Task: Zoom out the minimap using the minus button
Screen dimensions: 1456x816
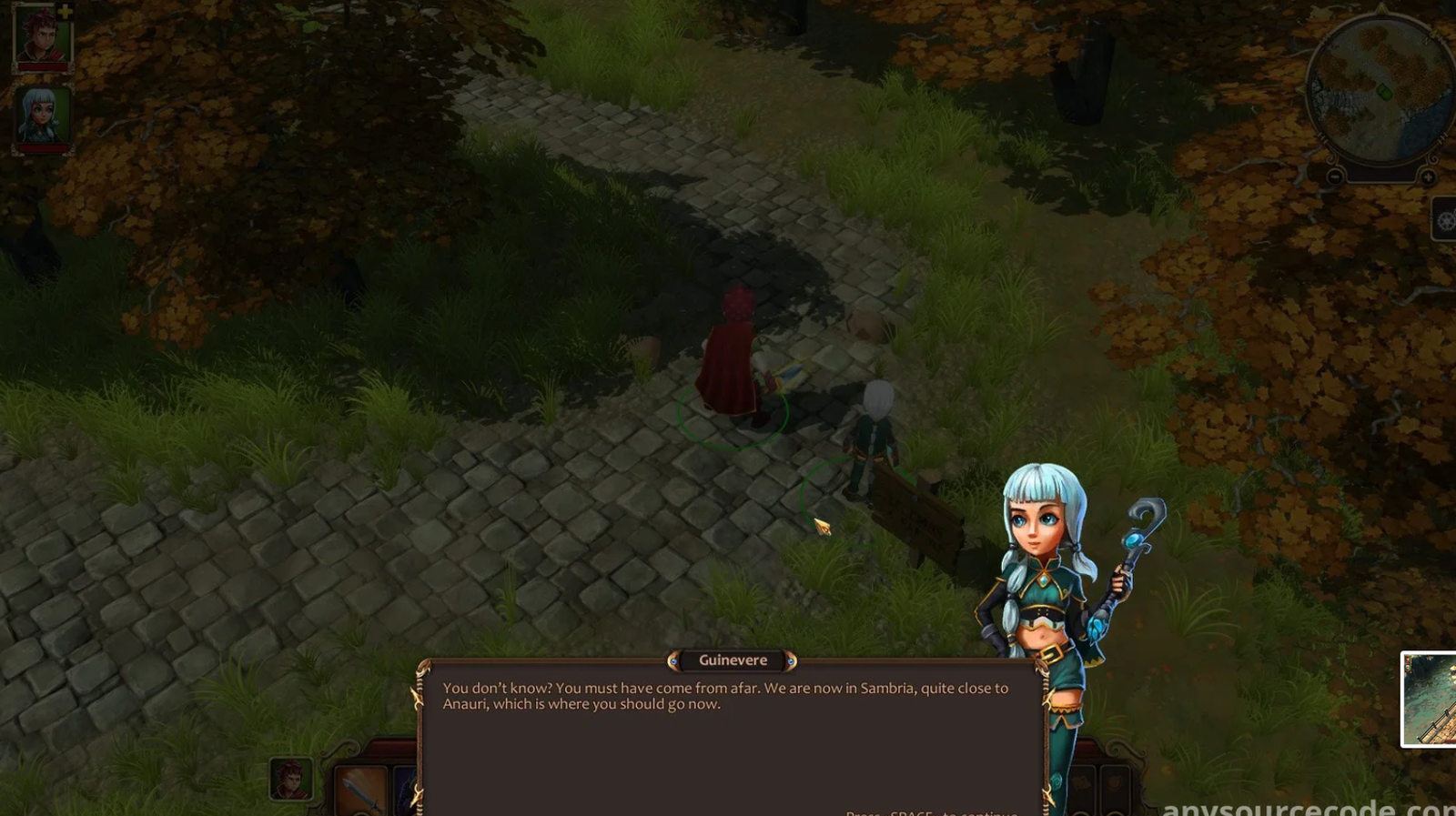Action: click(x=1335, y=176)
